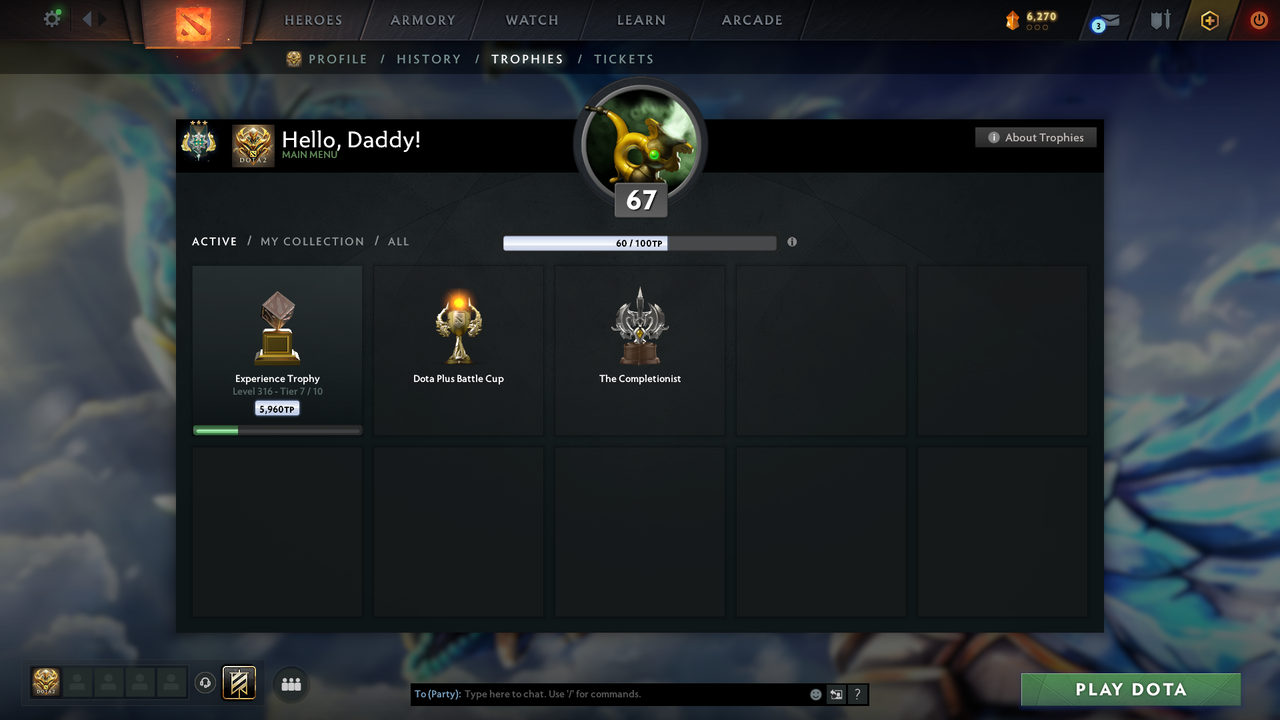Viewport: 1280px width, 720px height.
Task: Toggle the voice chat headphone icon
Action: [207, 683]
